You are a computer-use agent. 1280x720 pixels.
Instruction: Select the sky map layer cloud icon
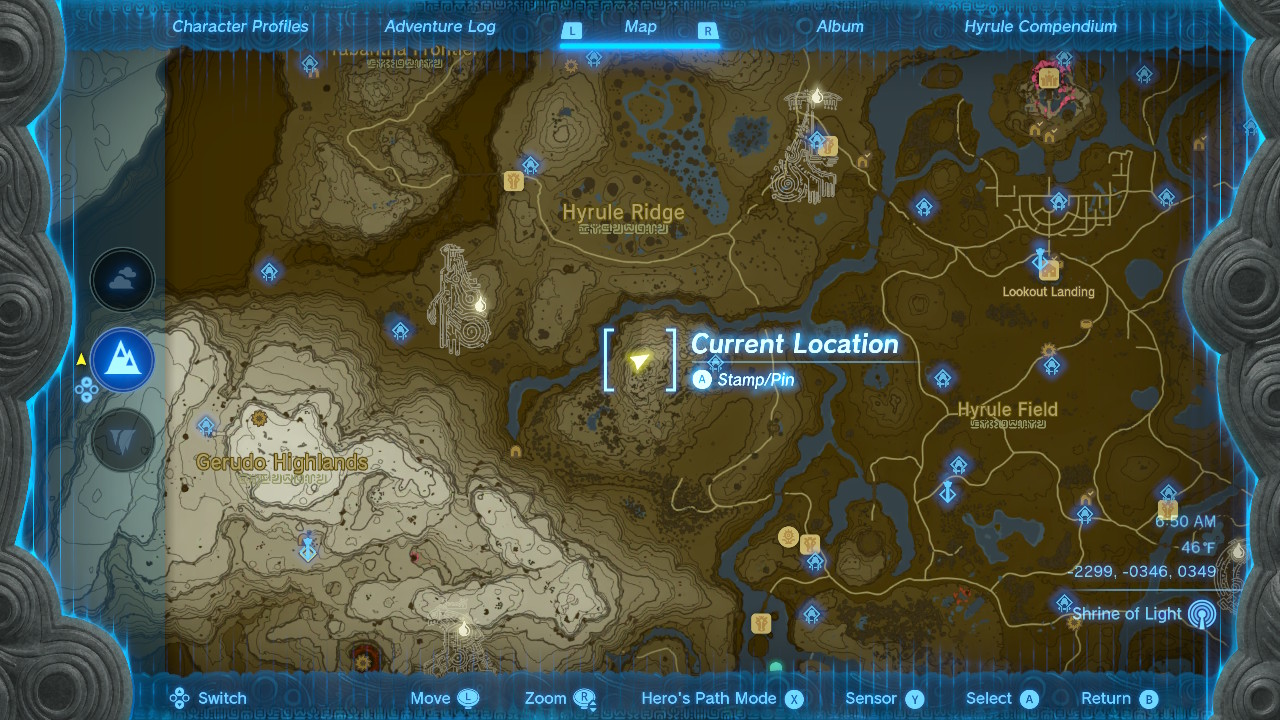[x=122, y=280]
